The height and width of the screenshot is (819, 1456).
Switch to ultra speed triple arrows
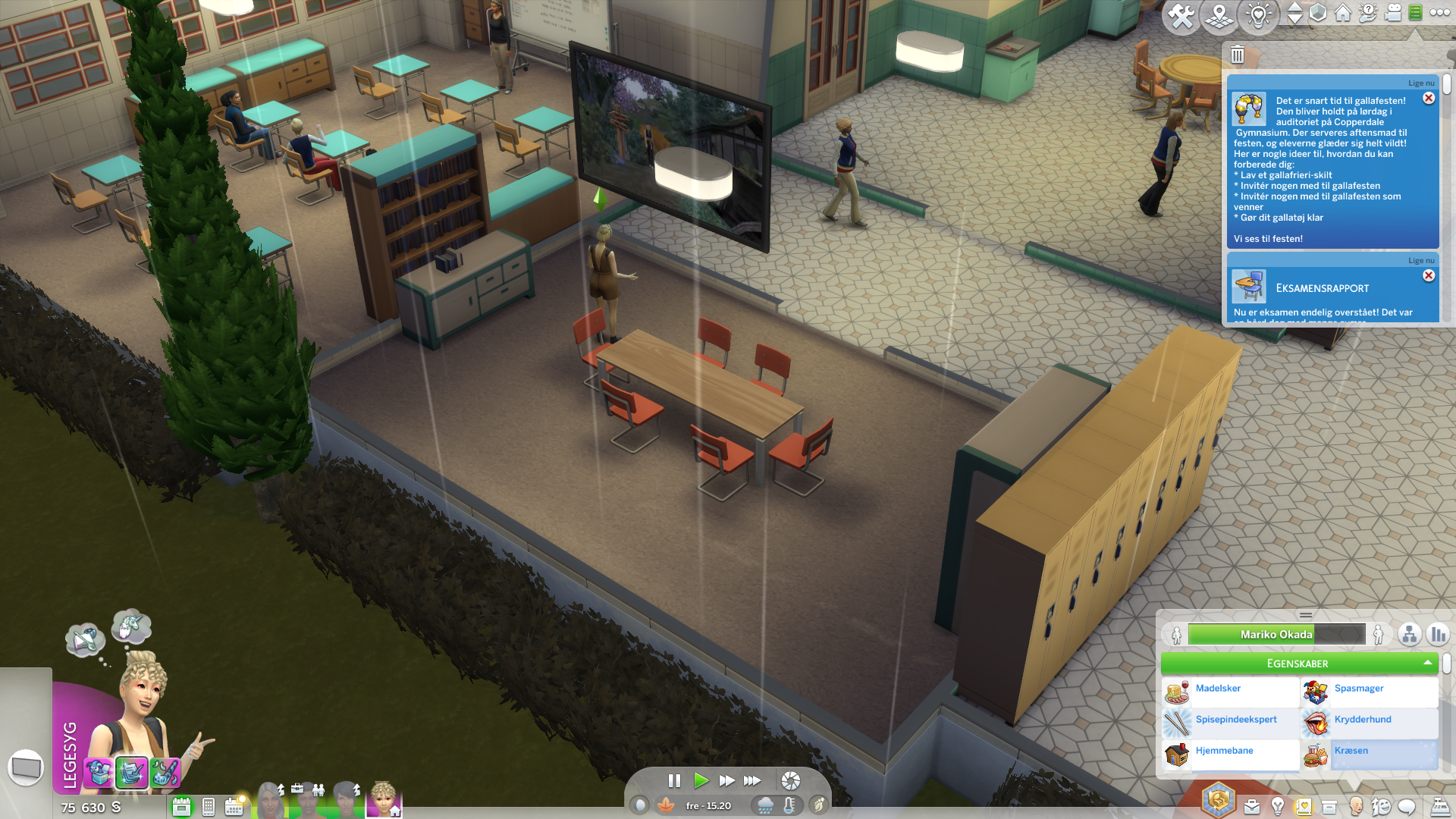coord(752,780)
